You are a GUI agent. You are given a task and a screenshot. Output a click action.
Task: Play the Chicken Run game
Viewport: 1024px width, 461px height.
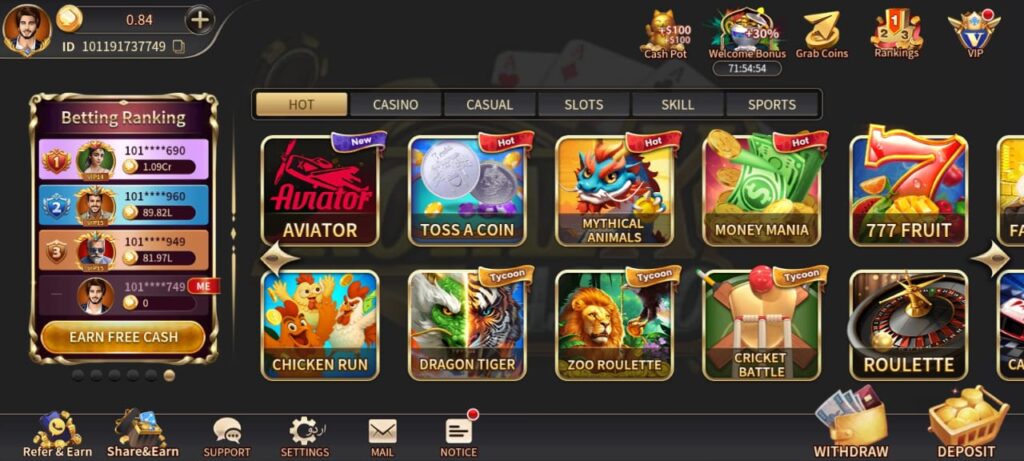(320, 325)
